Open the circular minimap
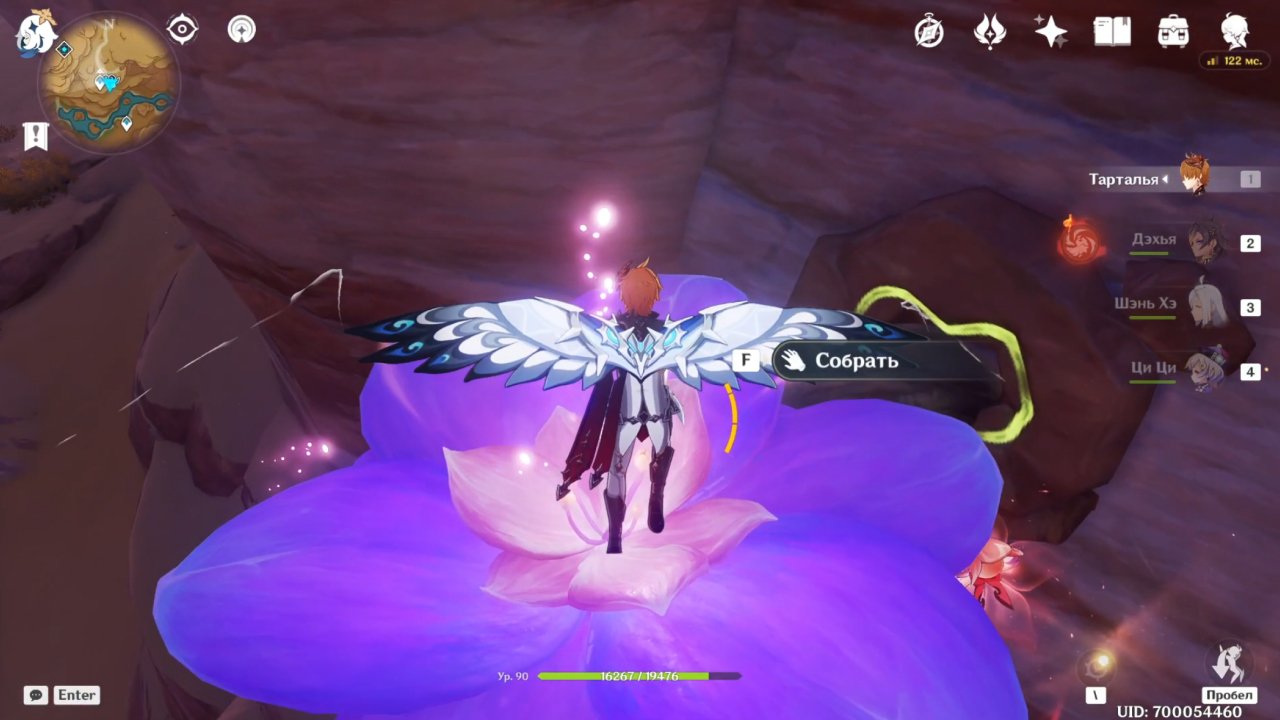The image size is (1280, 720). coord(108,83)
